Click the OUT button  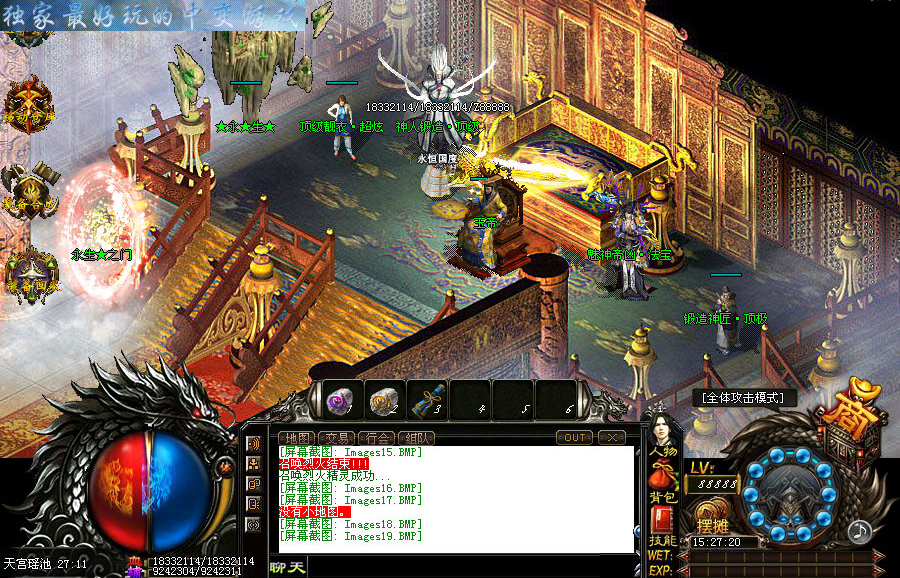click(576, 438)
